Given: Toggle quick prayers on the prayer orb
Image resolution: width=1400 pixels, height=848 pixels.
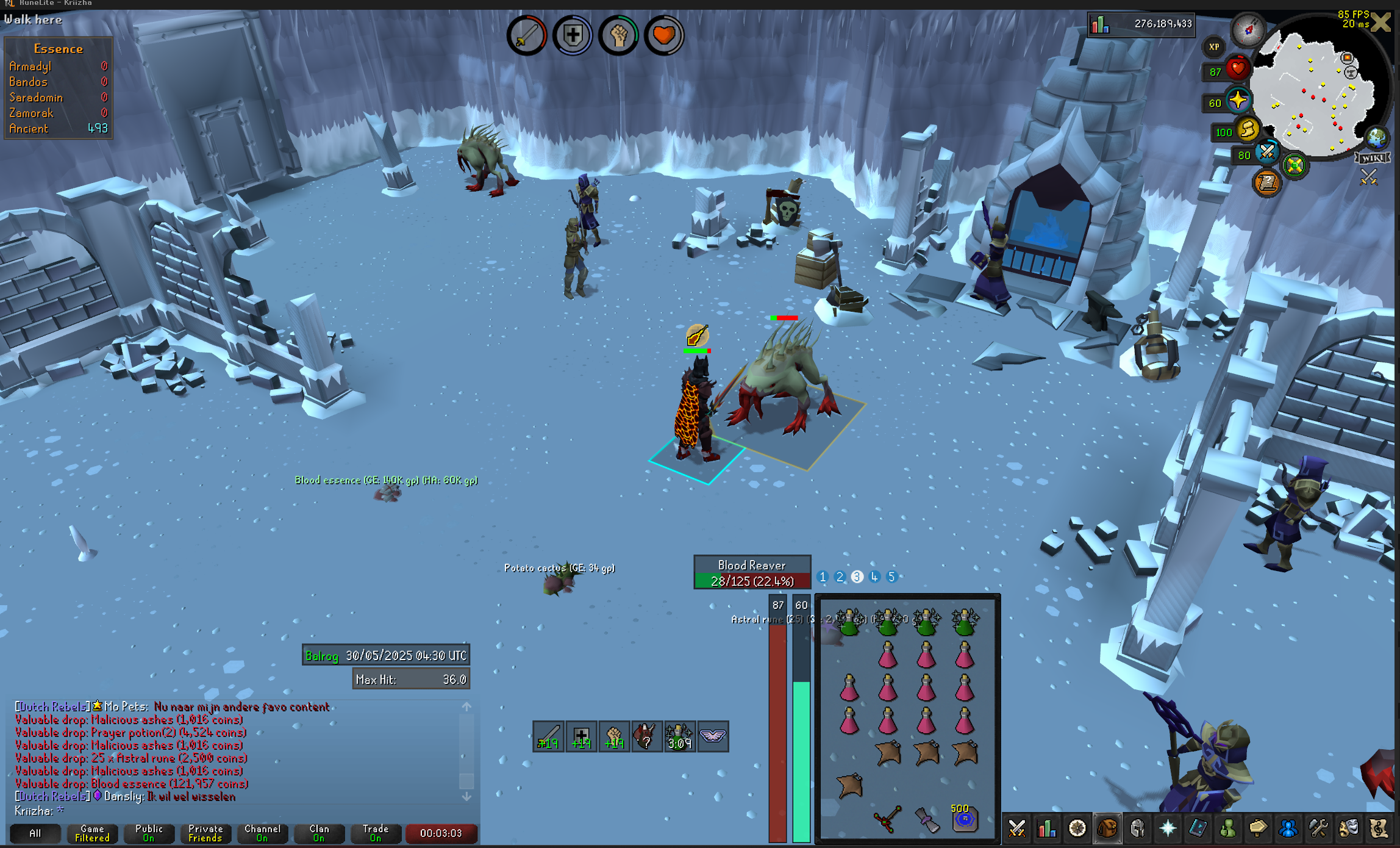Looking at the screenshot, I should click(1238, 100).
